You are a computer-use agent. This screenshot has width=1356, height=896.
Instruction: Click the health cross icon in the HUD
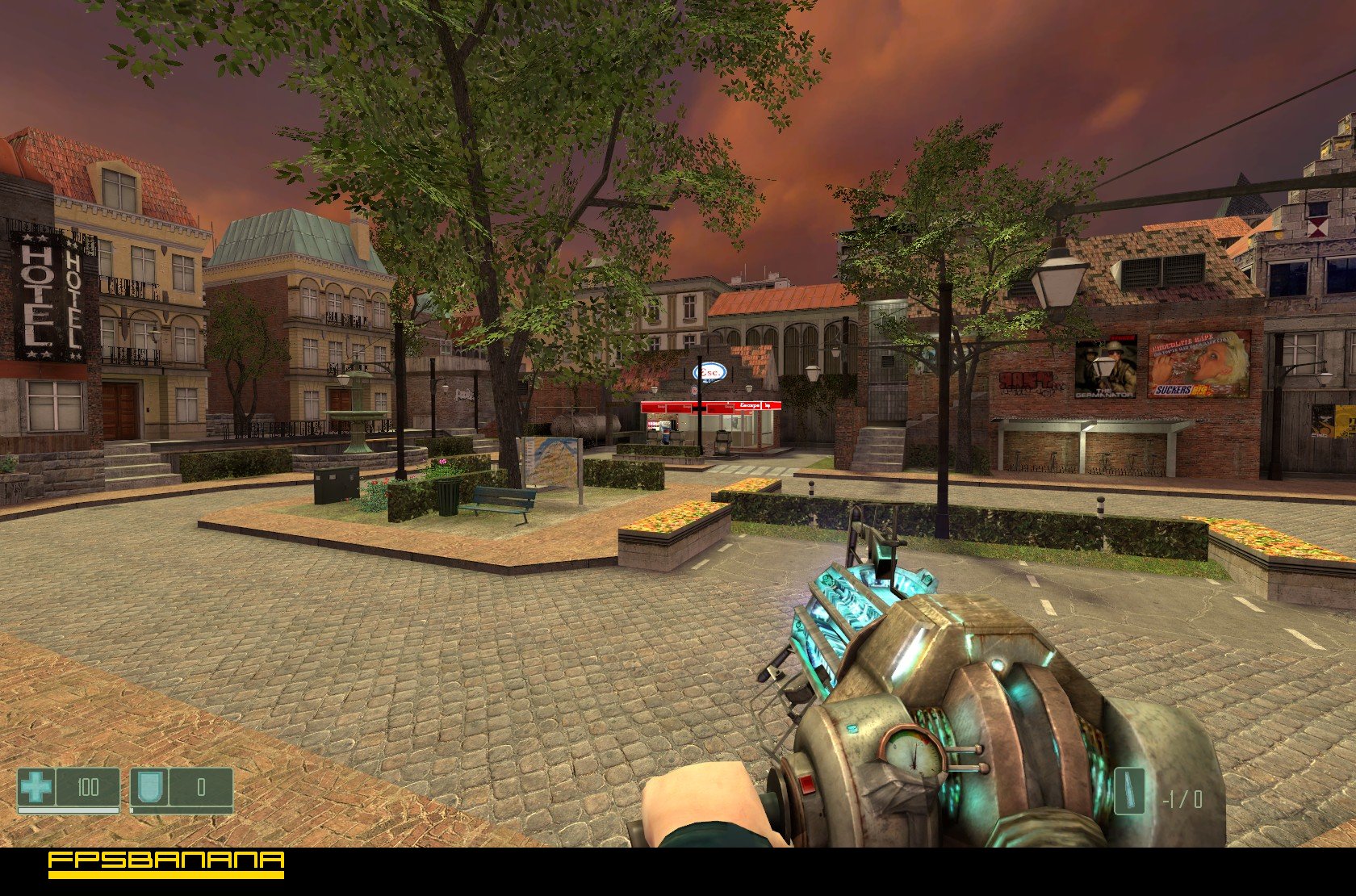pyautogui.click(x=34, y=787)
